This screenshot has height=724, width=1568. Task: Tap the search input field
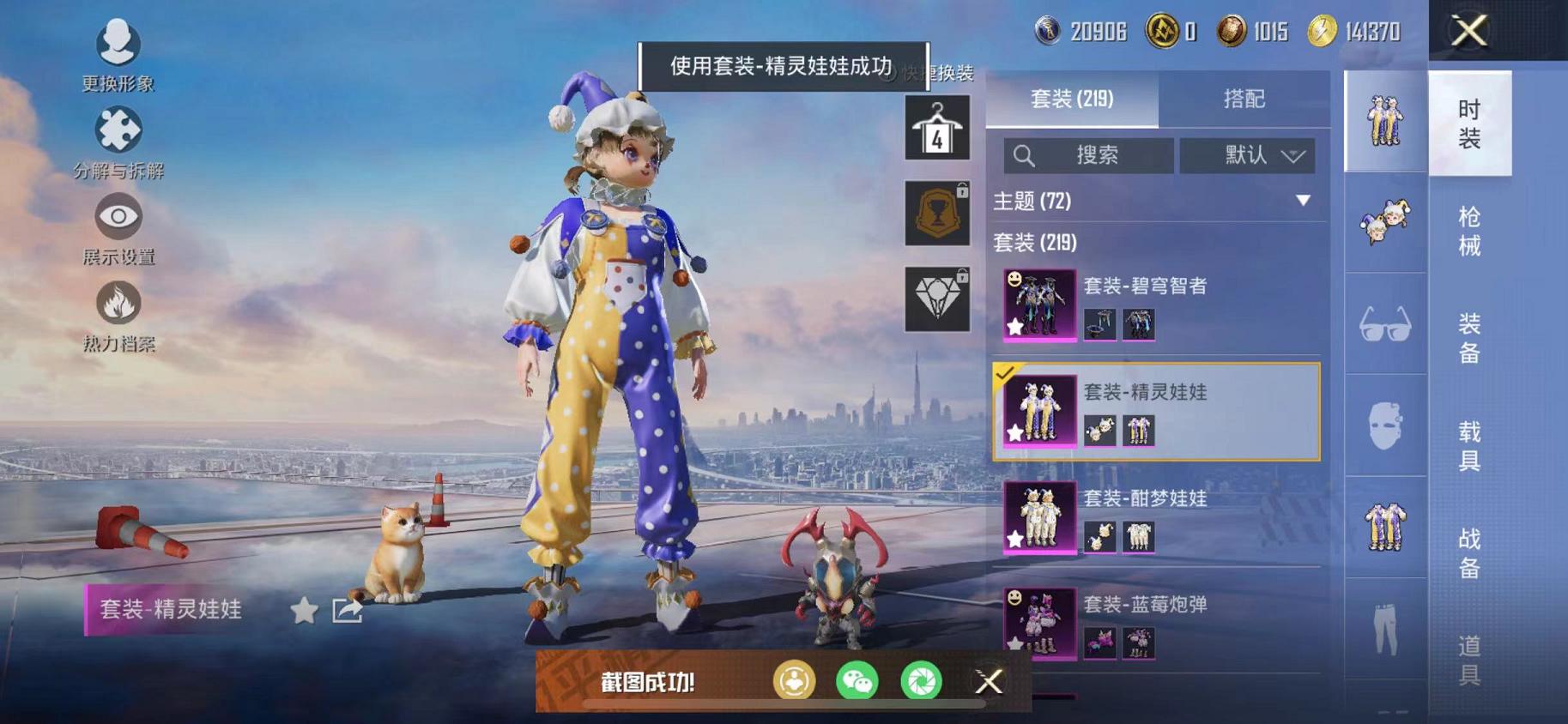[x=1090, y=155]
